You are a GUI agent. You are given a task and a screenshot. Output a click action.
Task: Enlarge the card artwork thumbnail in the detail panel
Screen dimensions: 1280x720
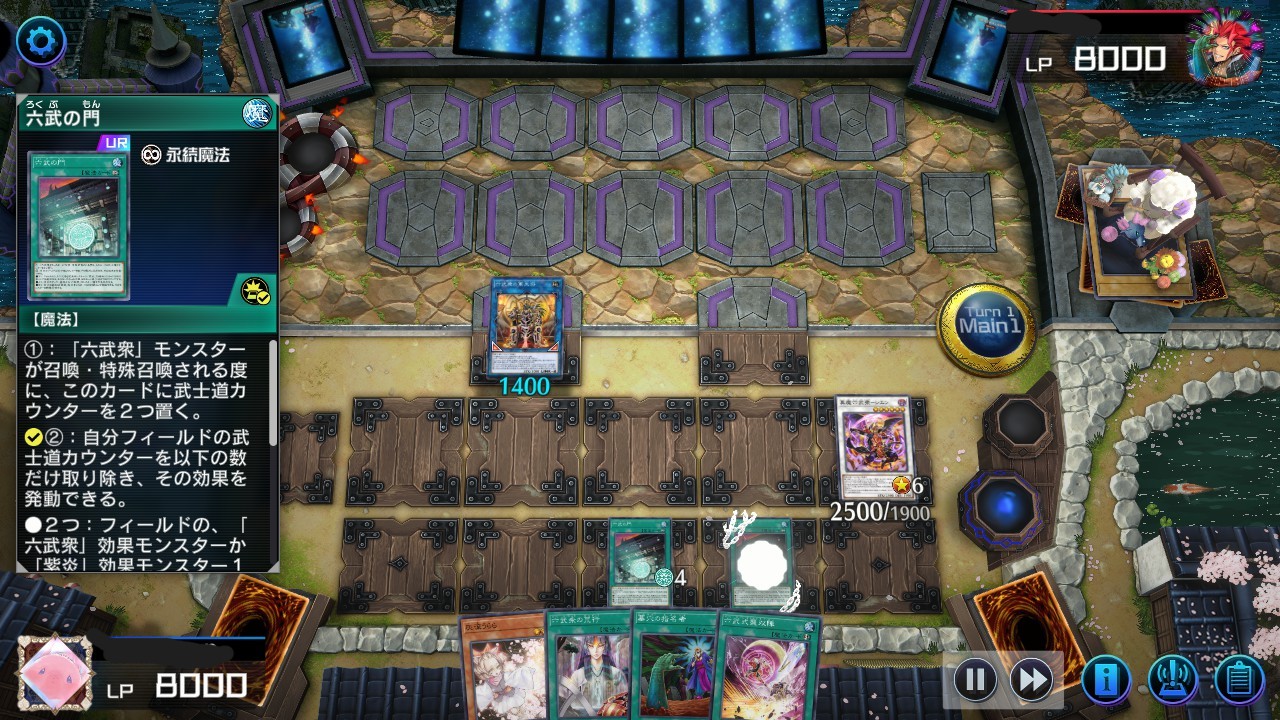pos(78,225)
